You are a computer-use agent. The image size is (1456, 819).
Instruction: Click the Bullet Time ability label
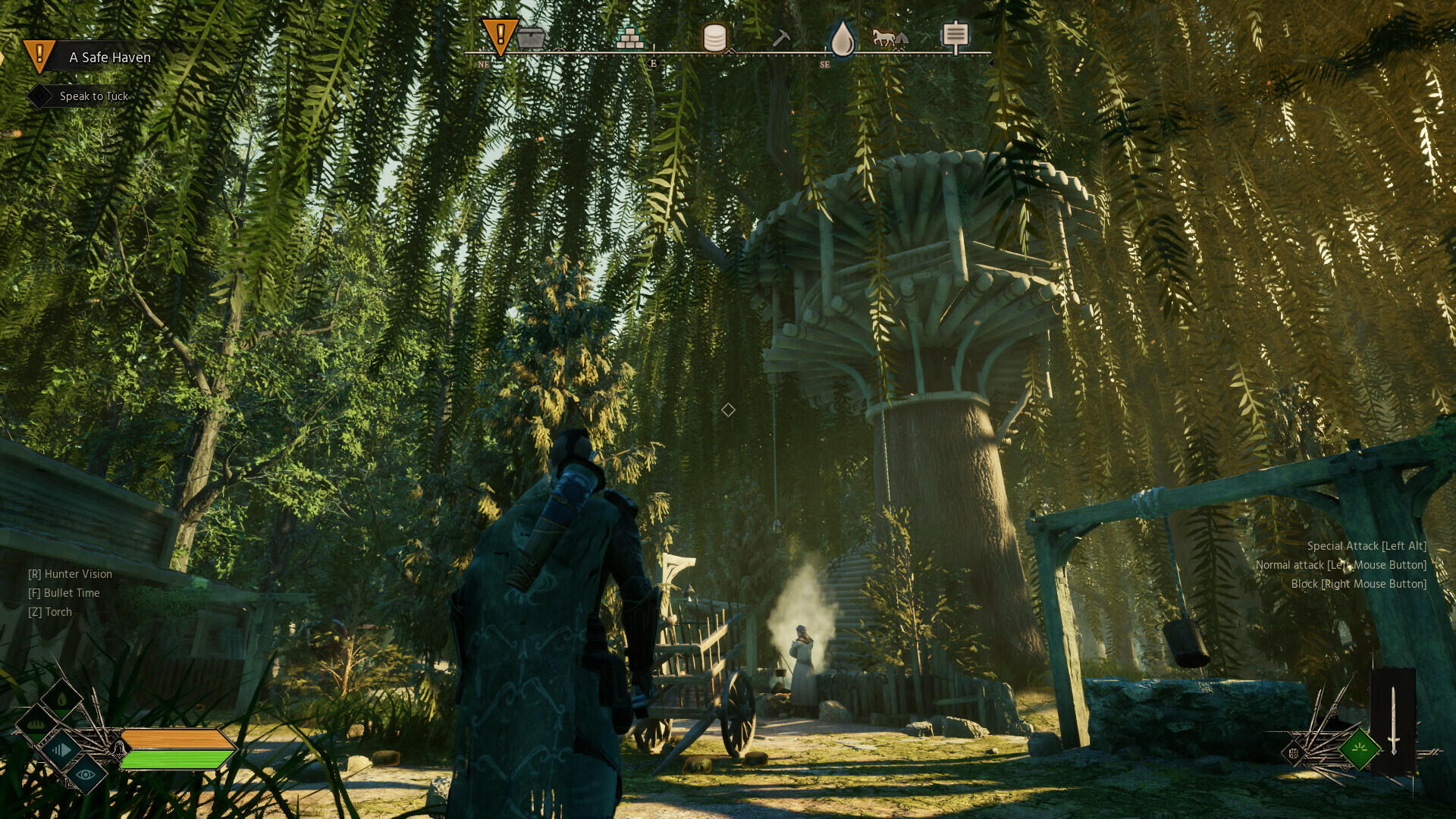pyautogui.click(x=64, y=592)
